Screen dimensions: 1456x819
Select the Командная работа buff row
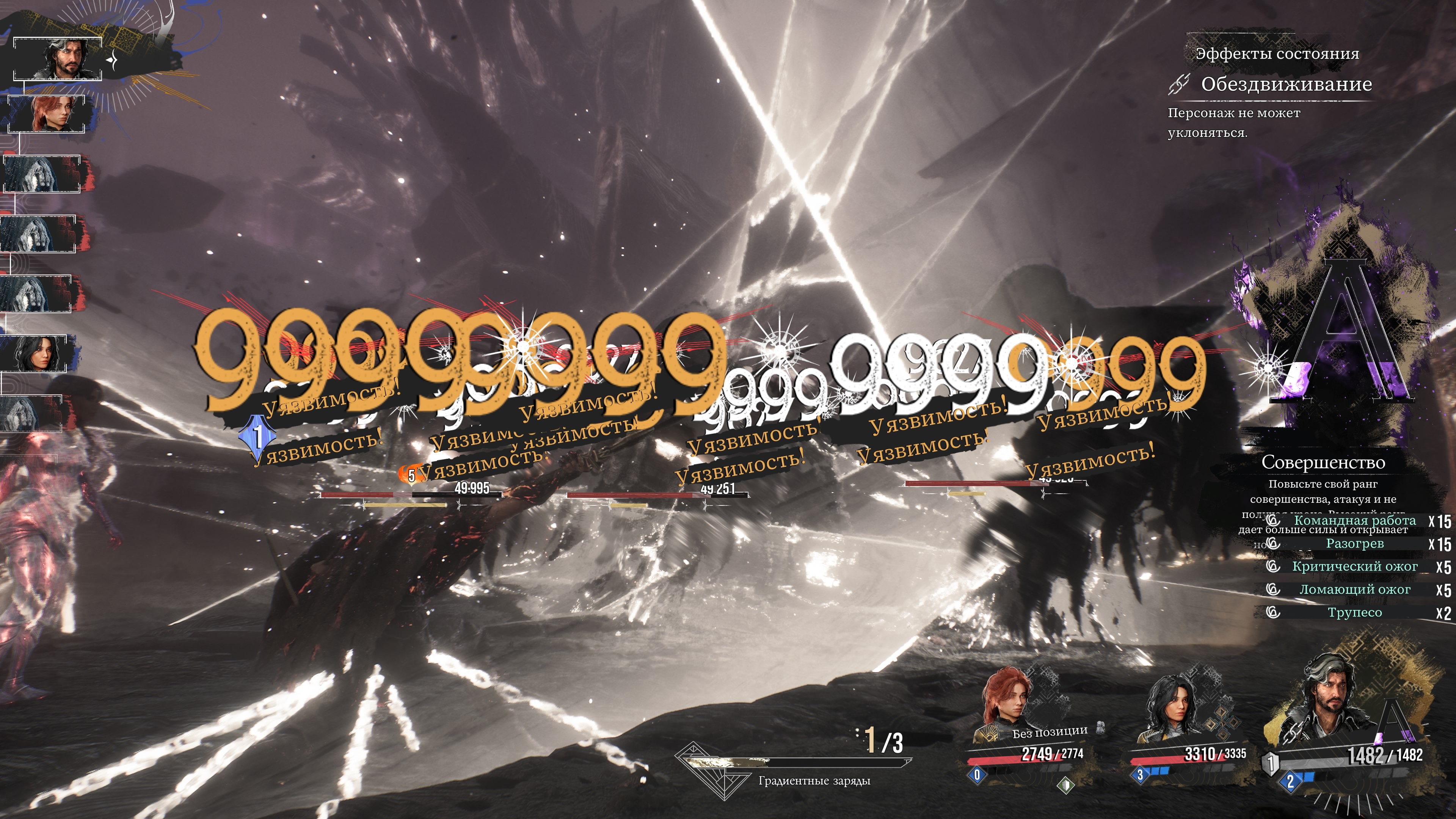[x=1354, y=521]
